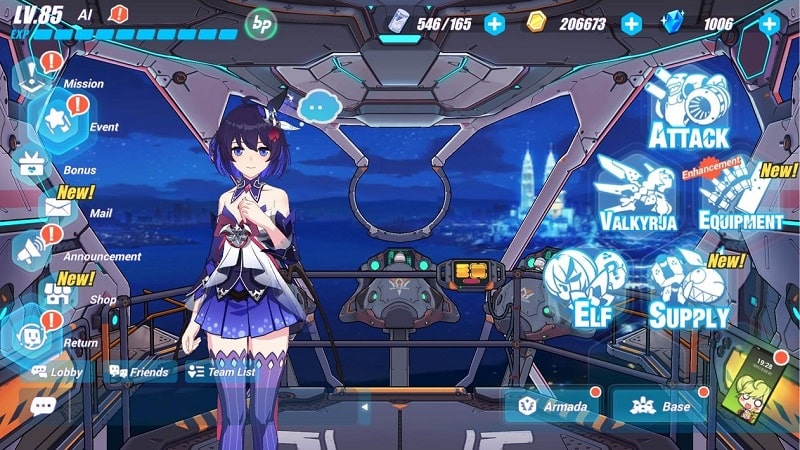Go to the Base
800x450 pixels.
click(x=662, y=406)
